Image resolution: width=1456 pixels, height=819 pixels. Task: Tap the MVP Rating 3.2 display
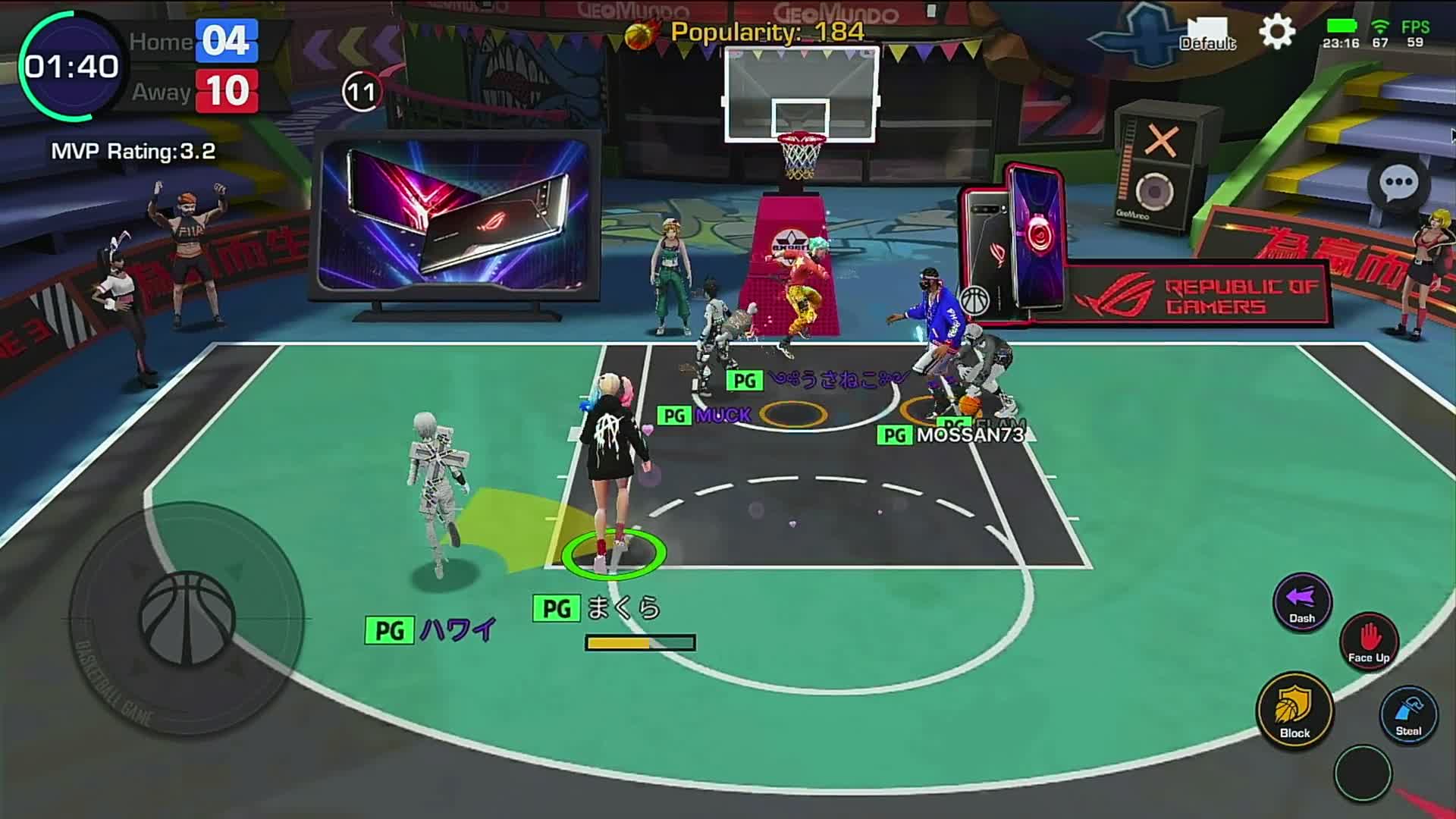tap(133, 152)
